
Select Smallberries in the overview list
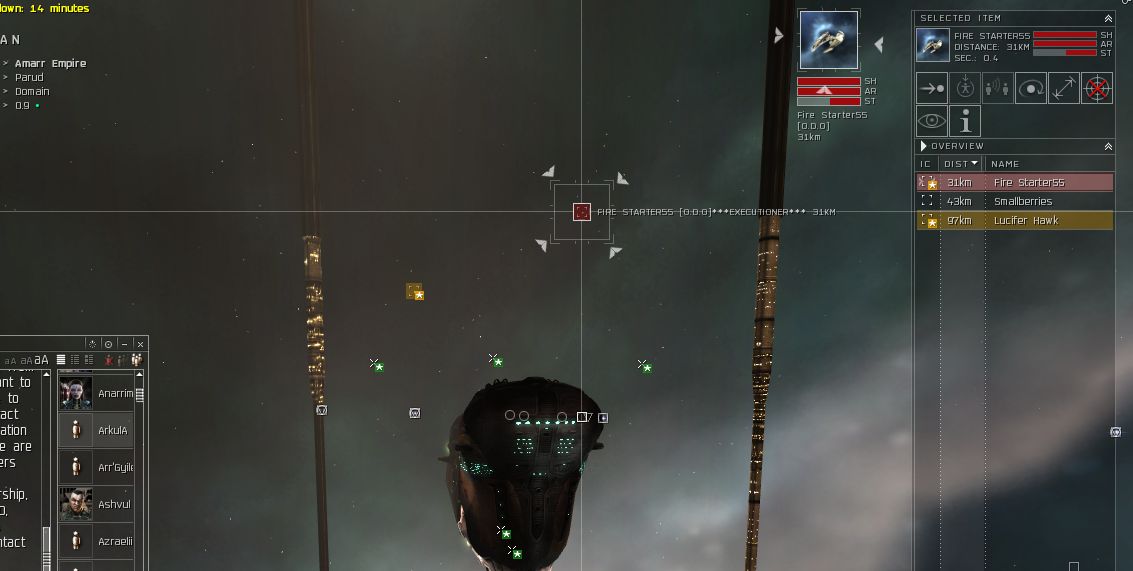(1022, 202)
